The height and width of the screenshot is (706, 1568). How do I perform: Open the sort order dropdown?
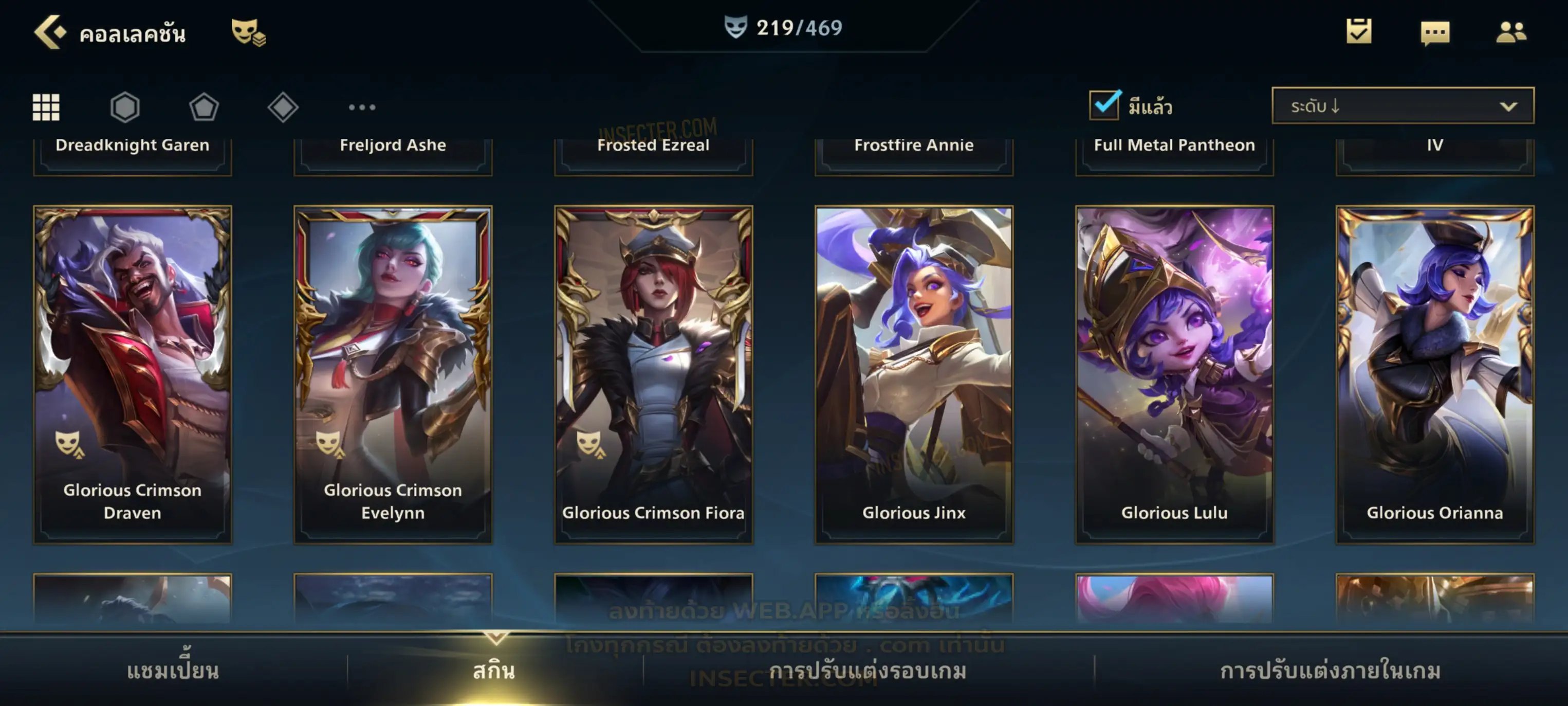tap(1402, 106)
